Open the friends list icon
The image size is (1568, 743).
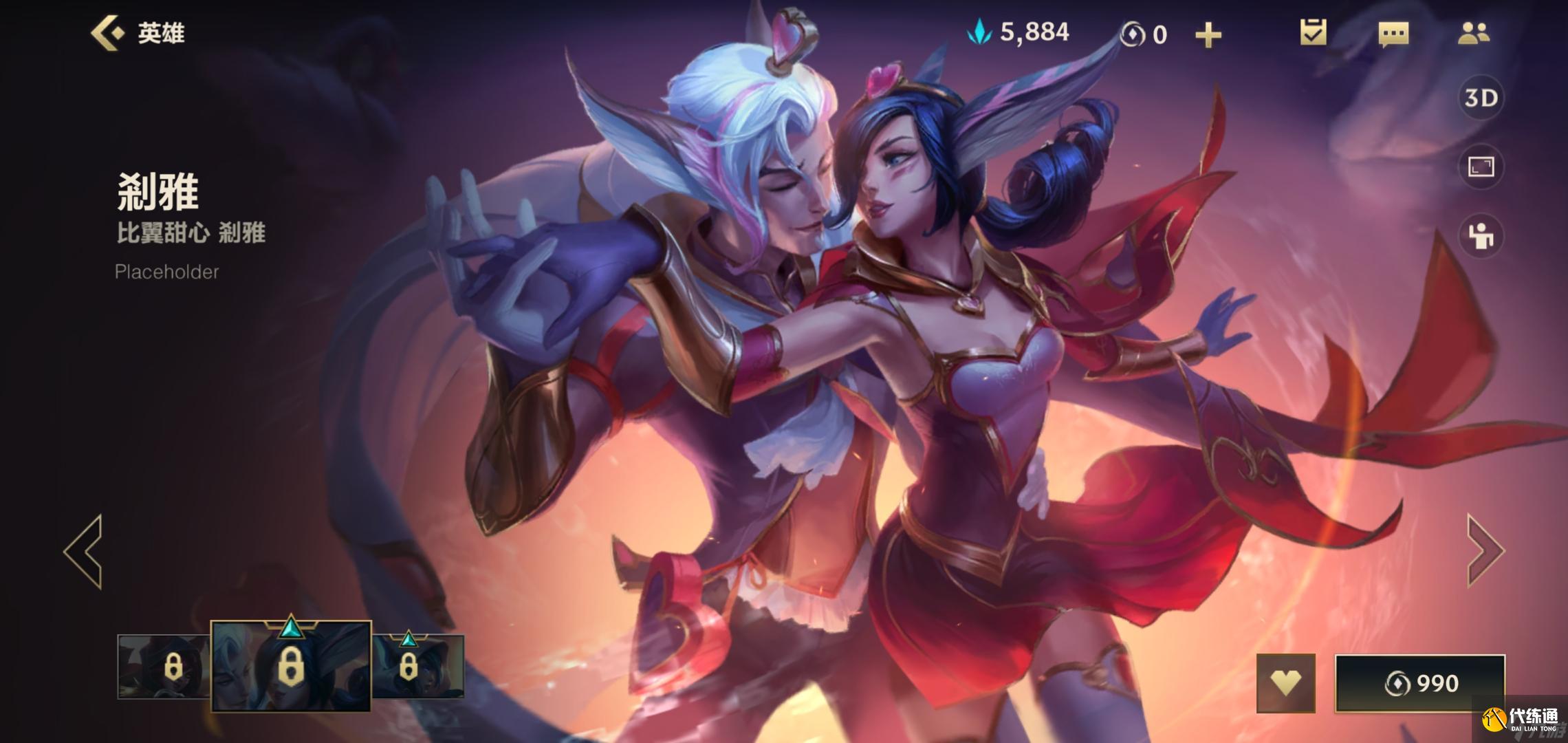tap(1473, 33)
